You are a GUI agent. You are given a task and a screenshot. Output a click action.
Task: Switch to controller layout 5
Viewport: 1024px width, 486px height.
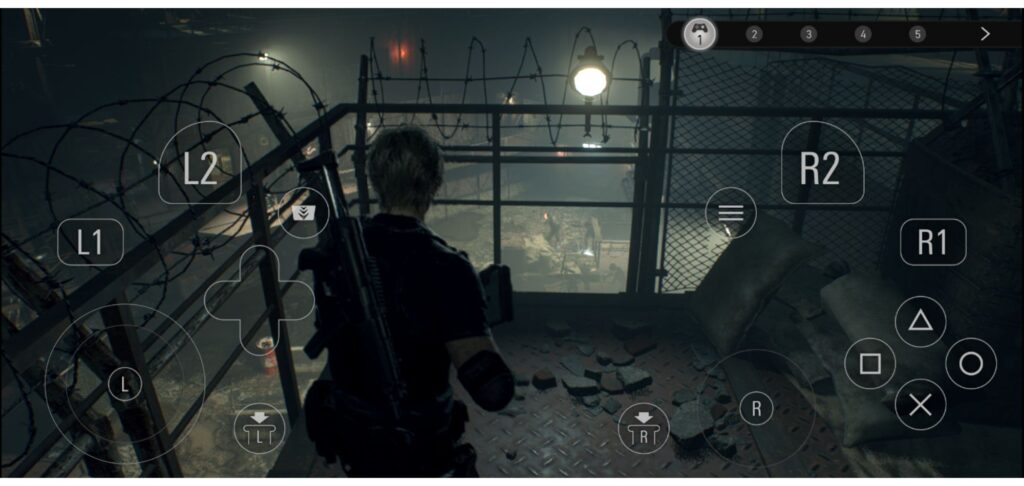(917, 34)
